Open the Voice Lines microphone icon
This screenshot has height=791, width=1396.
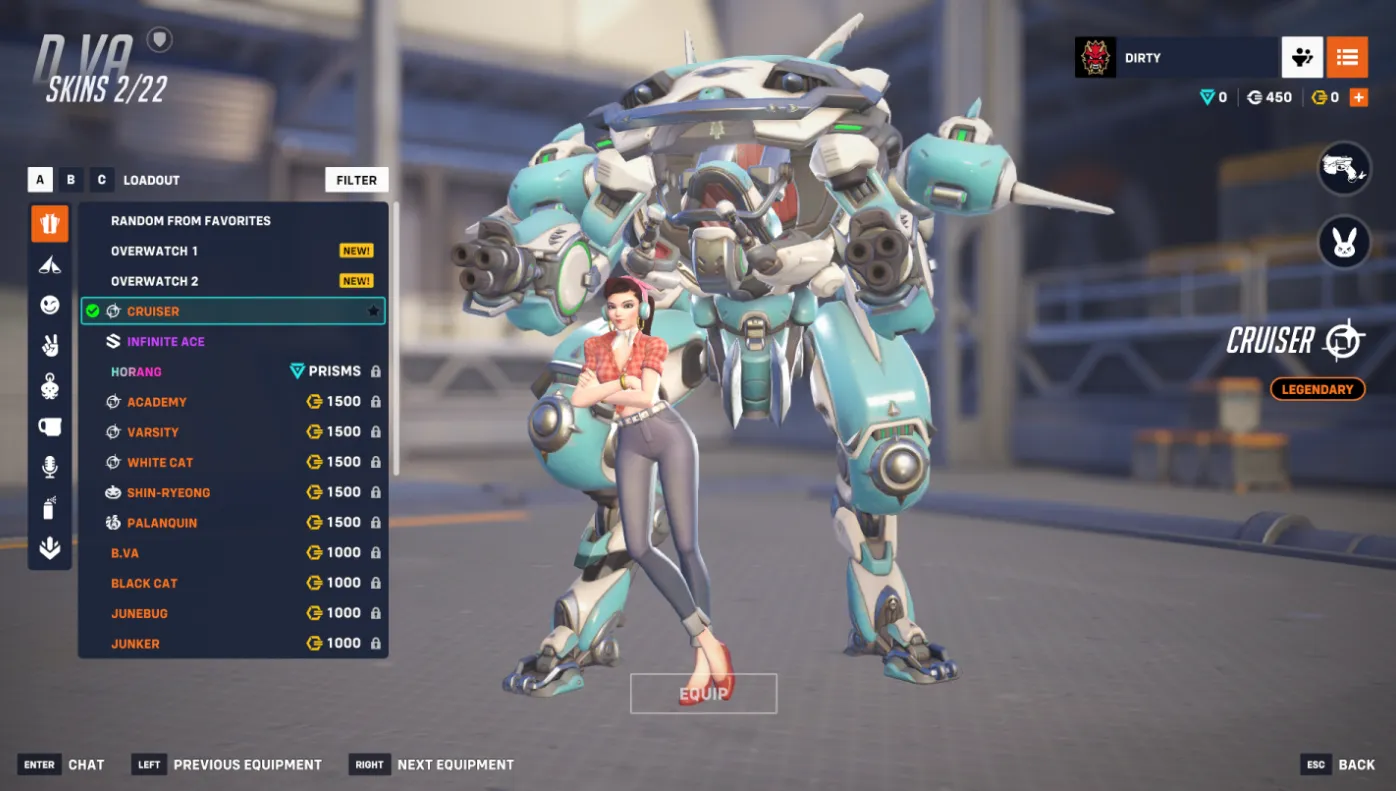click(49, 466)
